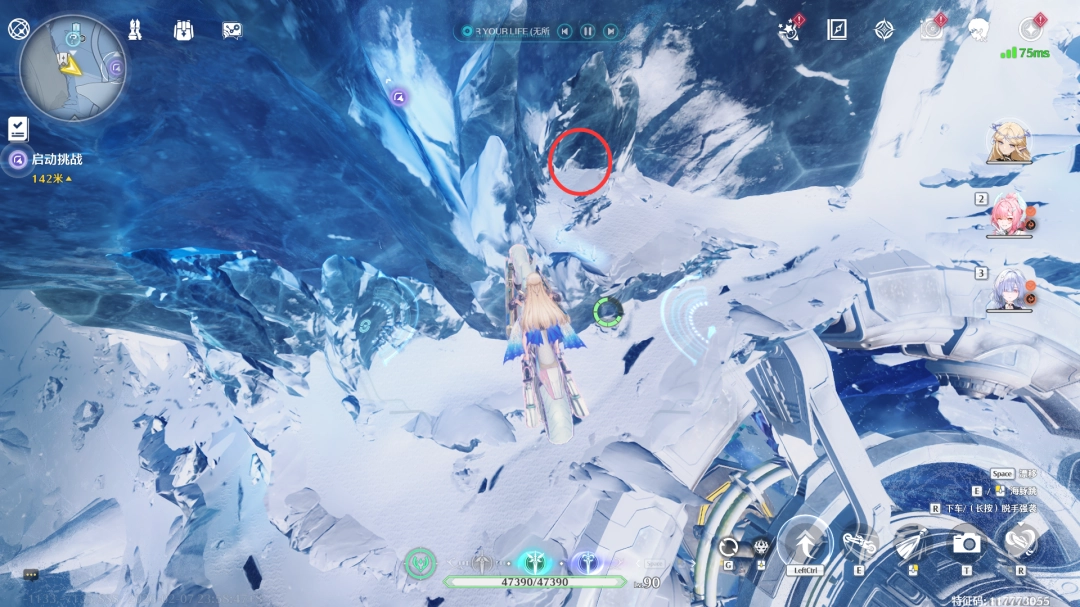Image resolution: width=1080 pixels, height=607 pixels.
Task: Open the camera photo mode
Action: (966, 543)
